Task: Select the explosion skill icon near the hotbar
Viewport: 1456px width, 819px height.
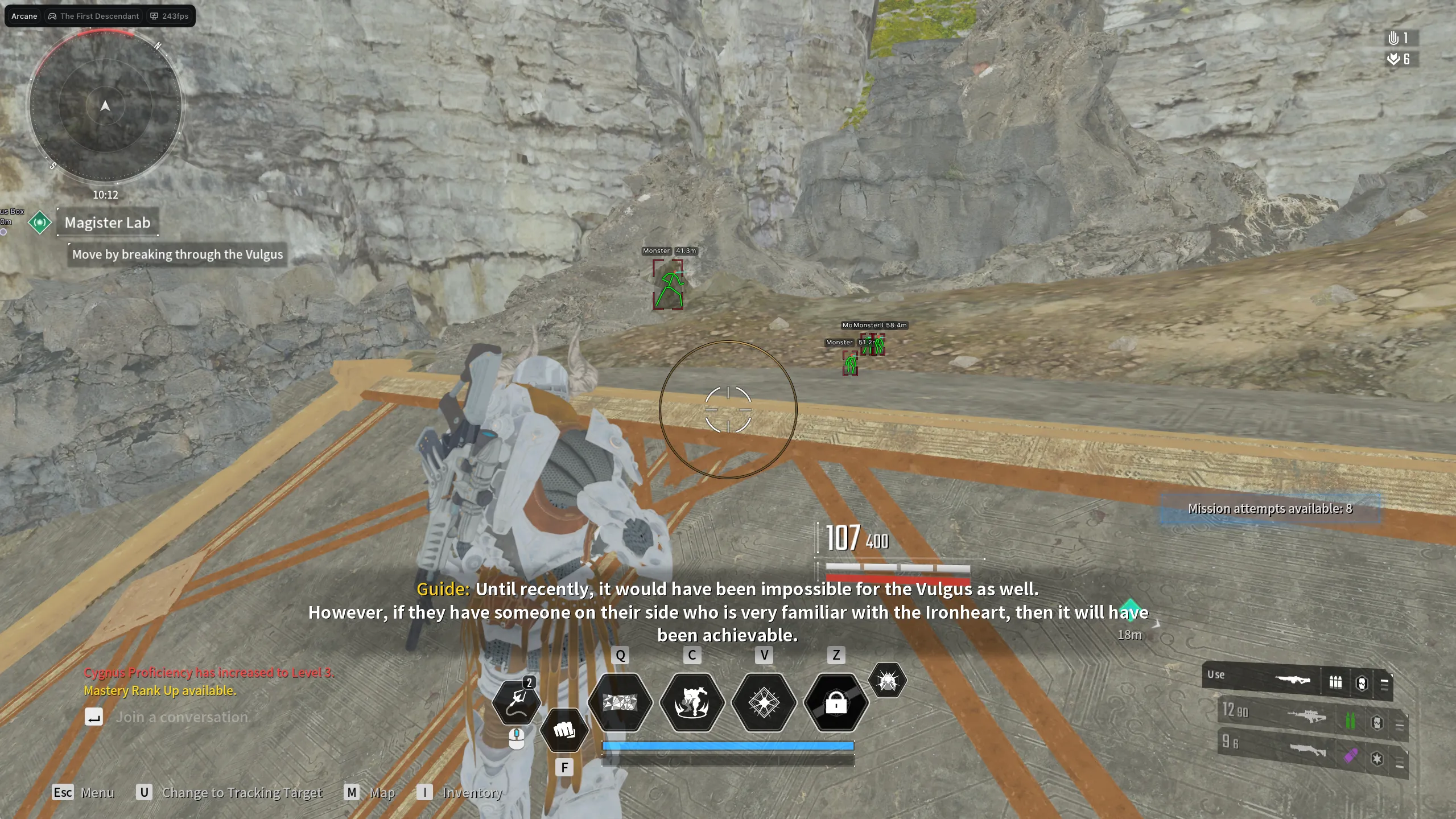Action: (886, 681)
